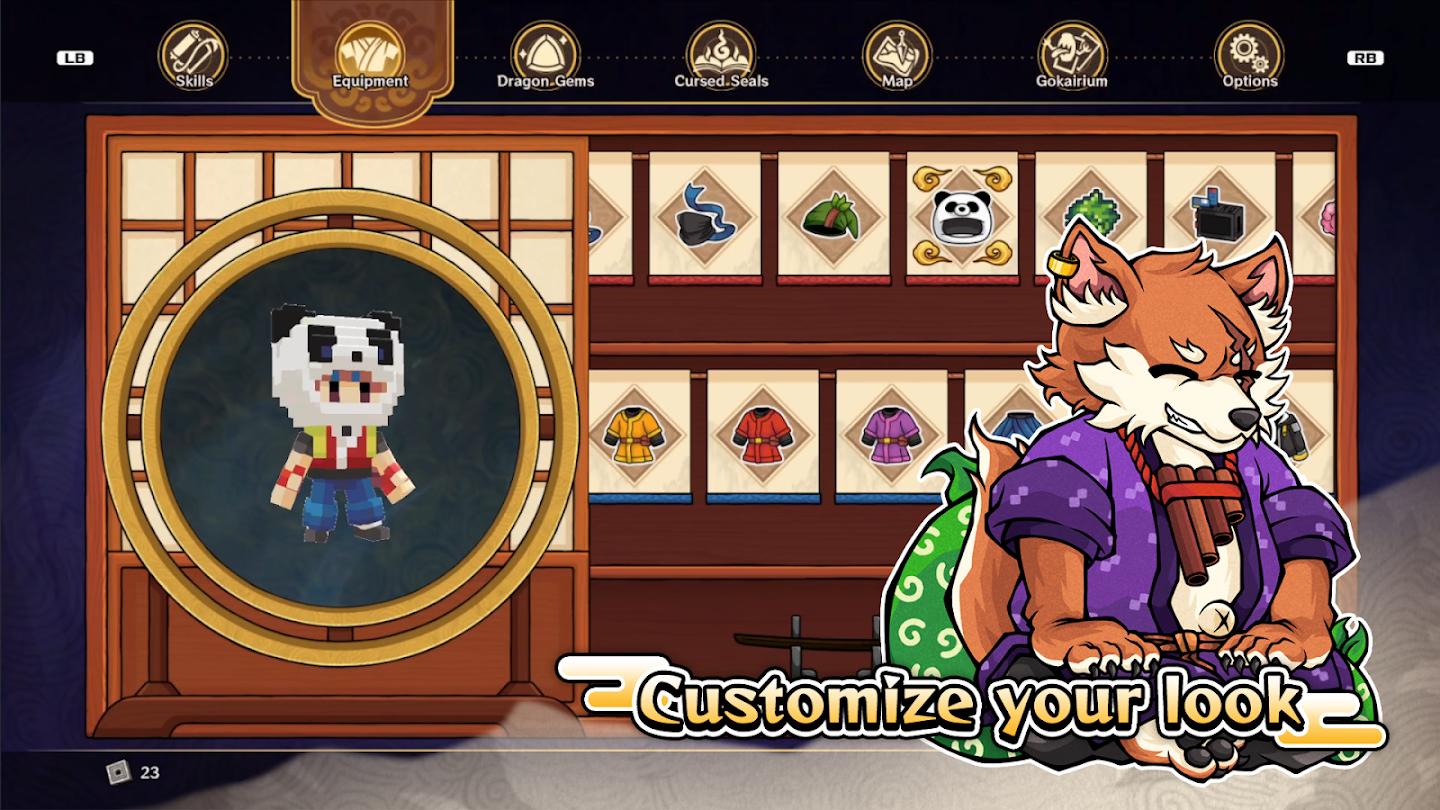Choose the black hat with blue ribbon
Image resolution: width=1440 pixels, height=810 pixels.
(704, 215)
